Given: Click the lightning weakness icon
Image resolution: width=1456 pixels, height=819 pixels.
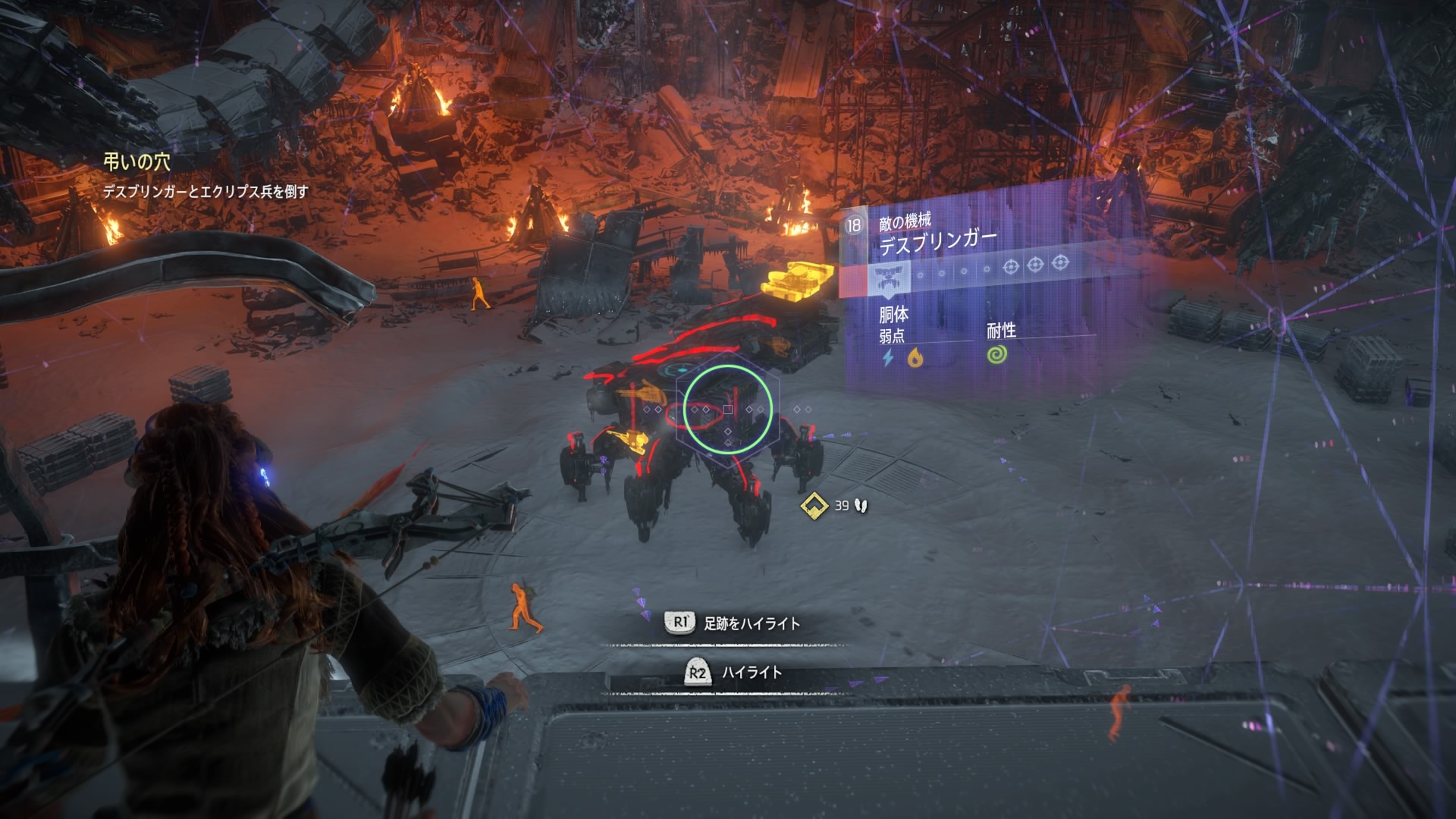Looking at the screenshot, I should pyautogui.click(x=889, y=357).
